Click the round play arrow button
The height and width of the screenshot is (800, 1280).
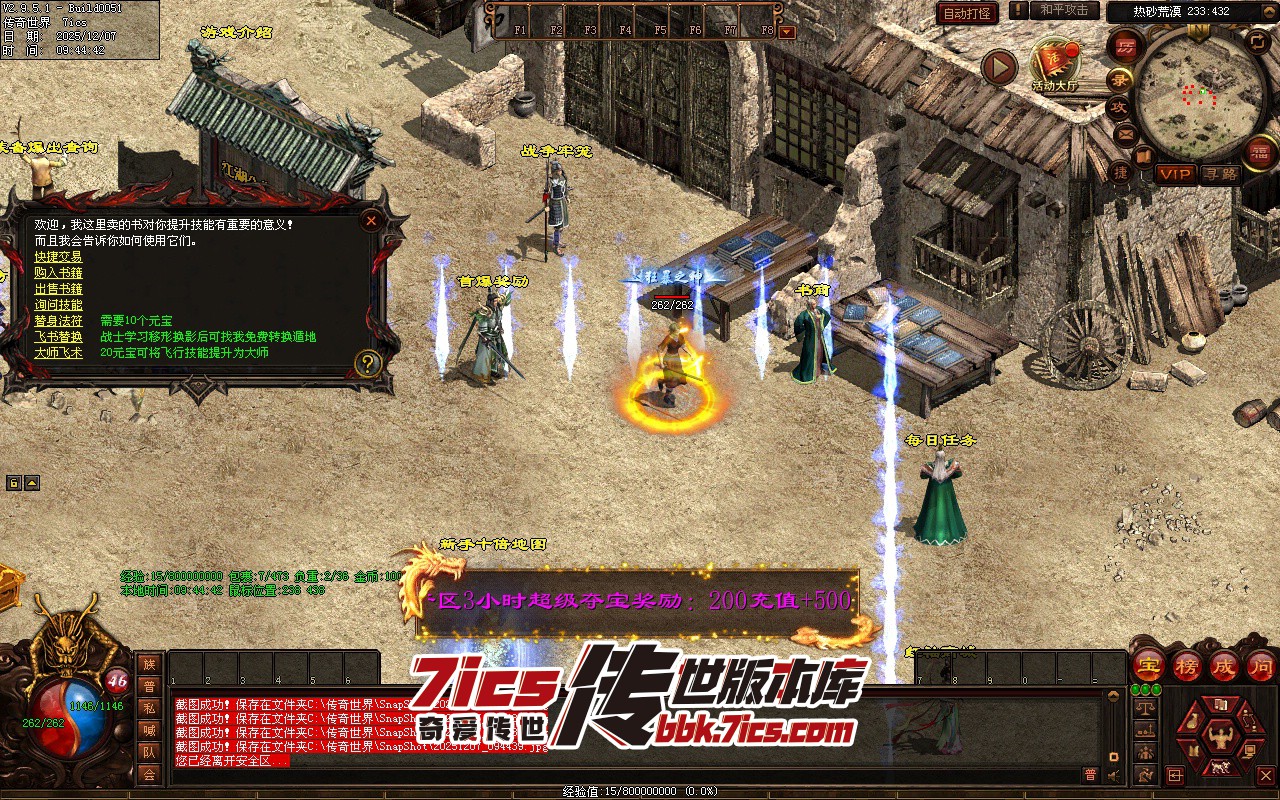[x=998, y=67]
